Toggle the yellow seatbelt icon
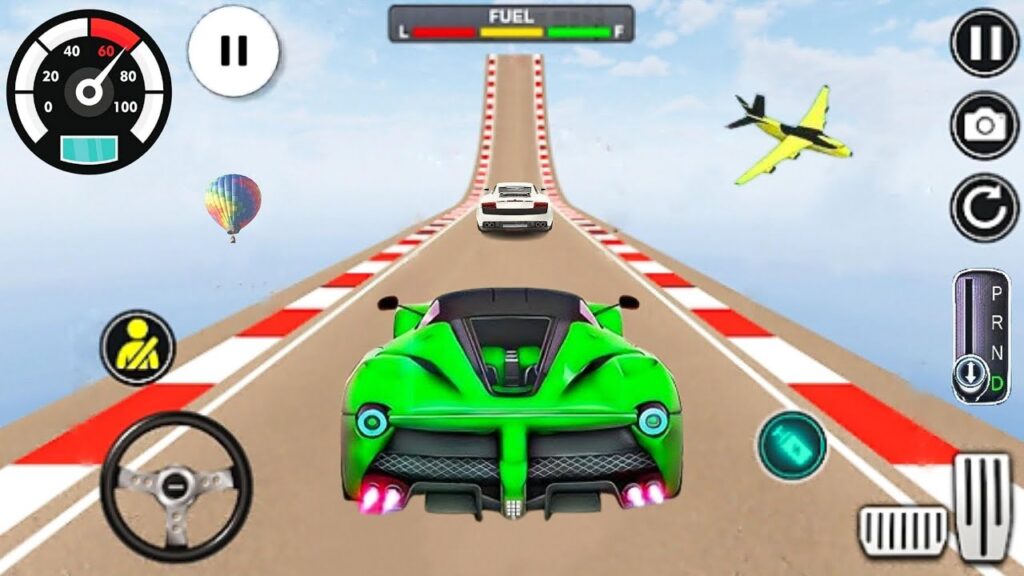The width and height of the screenshot is (1024, 576). tap(138, 348)
